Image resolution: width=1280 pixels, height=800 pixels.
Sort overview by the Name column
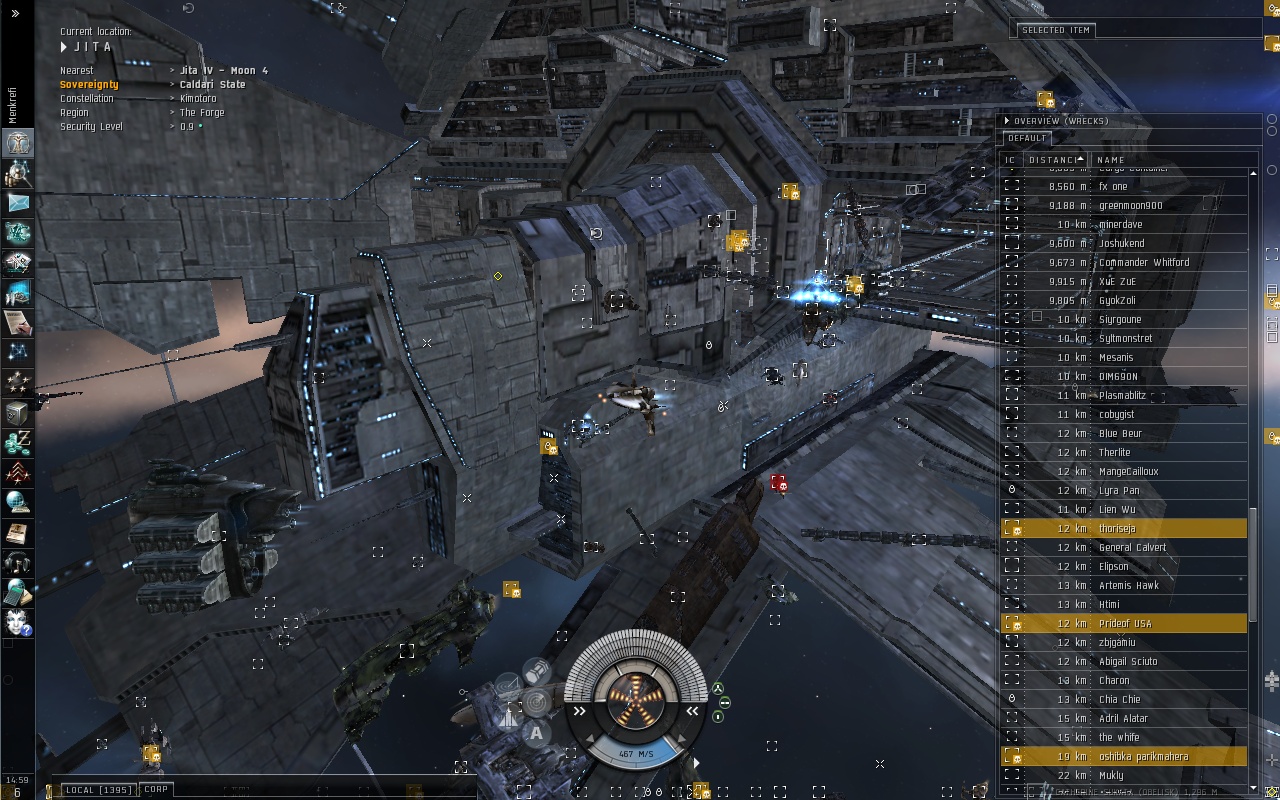pyautogui.click(x=1111, y=160)
